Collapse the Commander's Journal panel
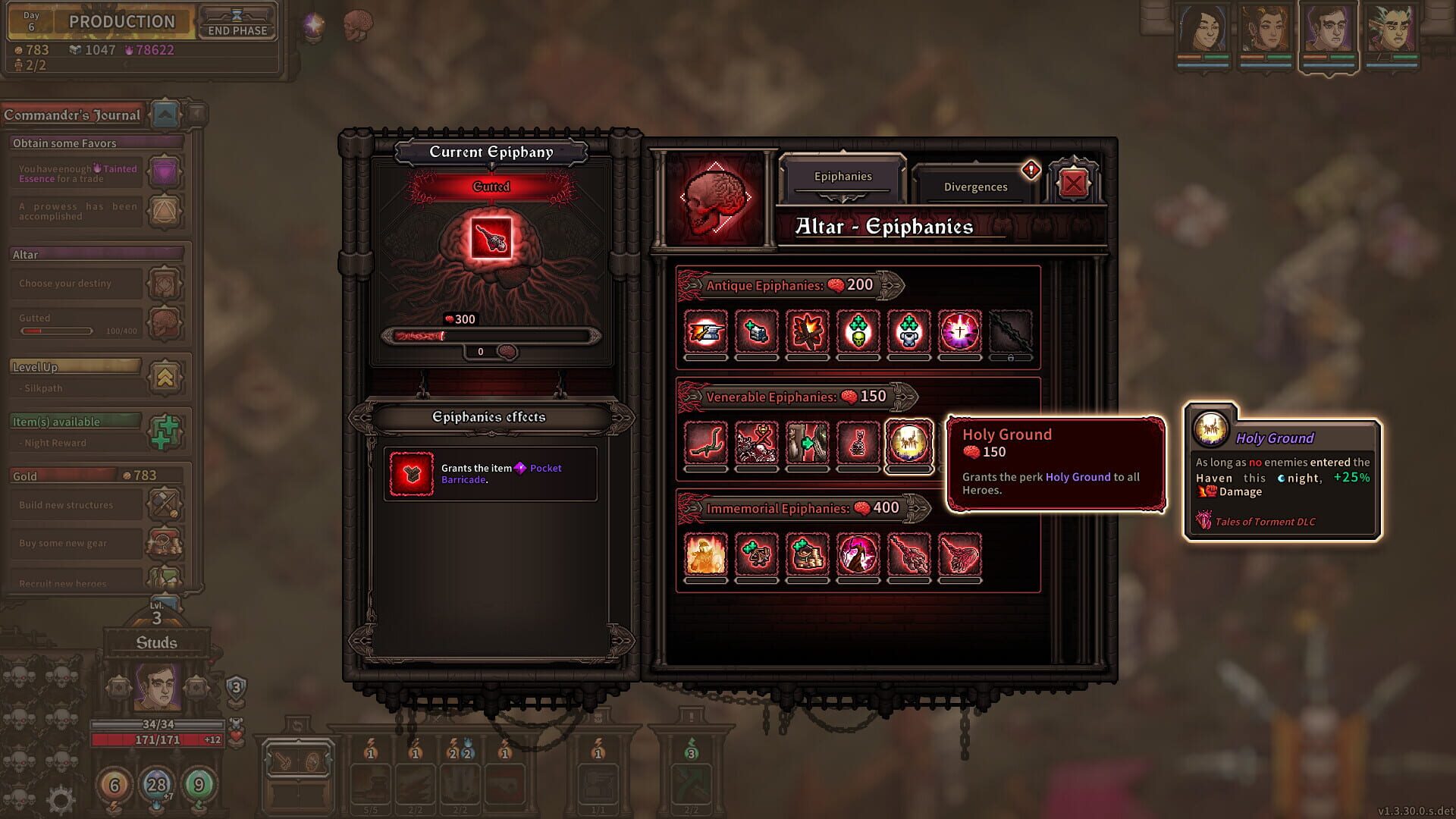1456x819 pixels. 166,112
